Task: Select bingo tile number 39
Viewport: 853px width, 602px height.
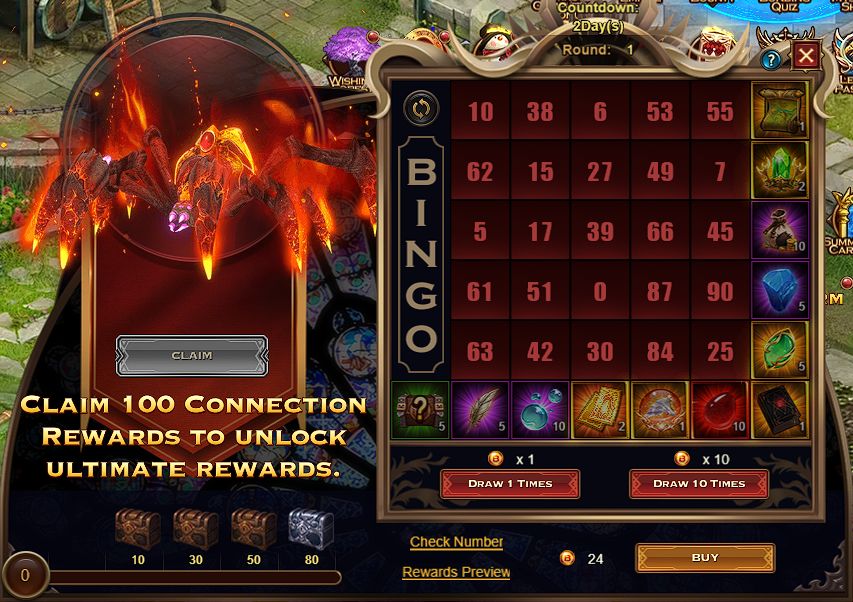Action: [600, 231]
